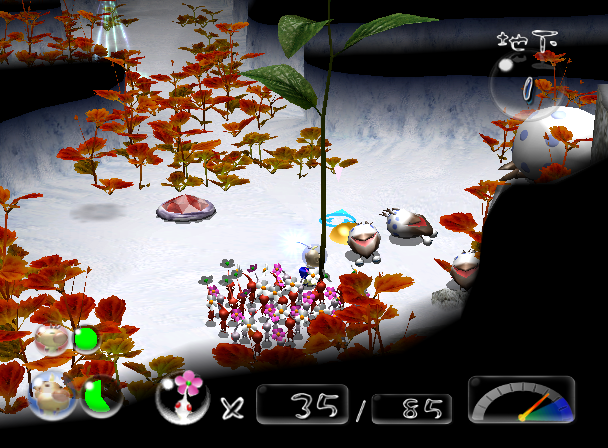The width and height of the screenshot is (608, 448).
Task: Click the inactive captain portrait in the pink bubble
Action: click(x=50, y=338)
